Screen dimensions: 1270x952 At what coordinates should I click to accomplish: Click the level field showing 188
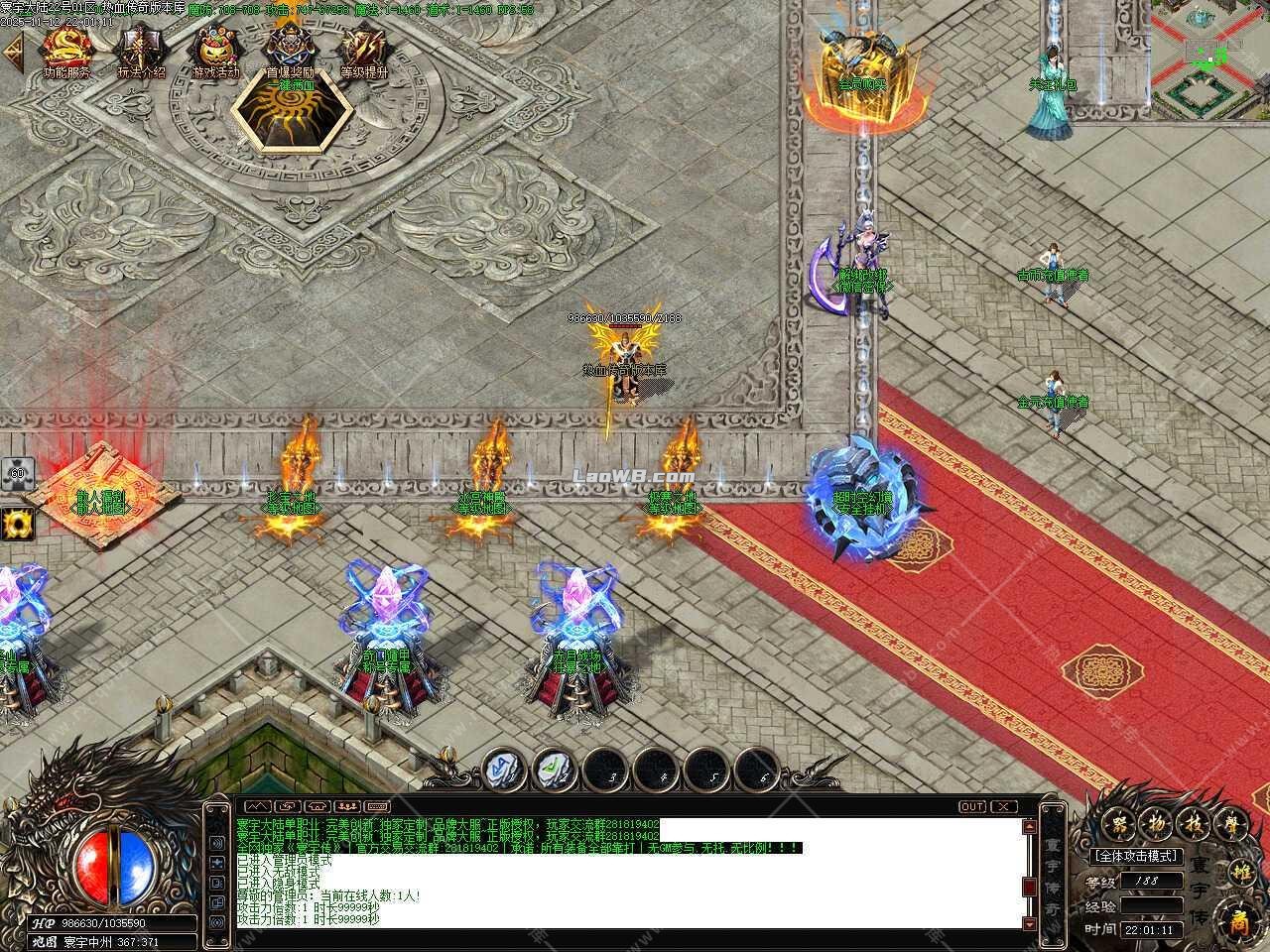coord(1151,881)
